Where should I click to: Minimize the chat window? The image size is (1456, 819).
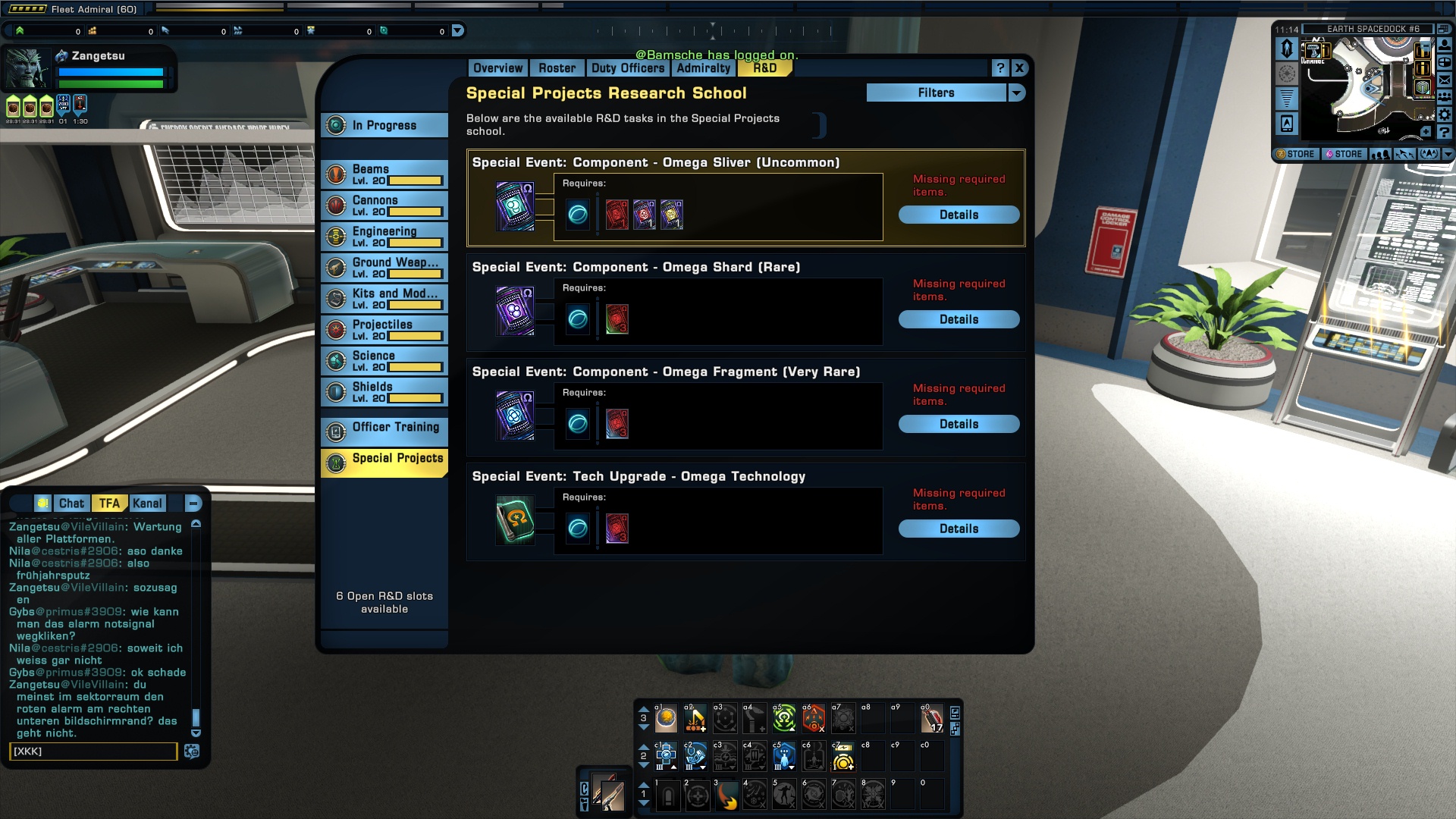193,504
